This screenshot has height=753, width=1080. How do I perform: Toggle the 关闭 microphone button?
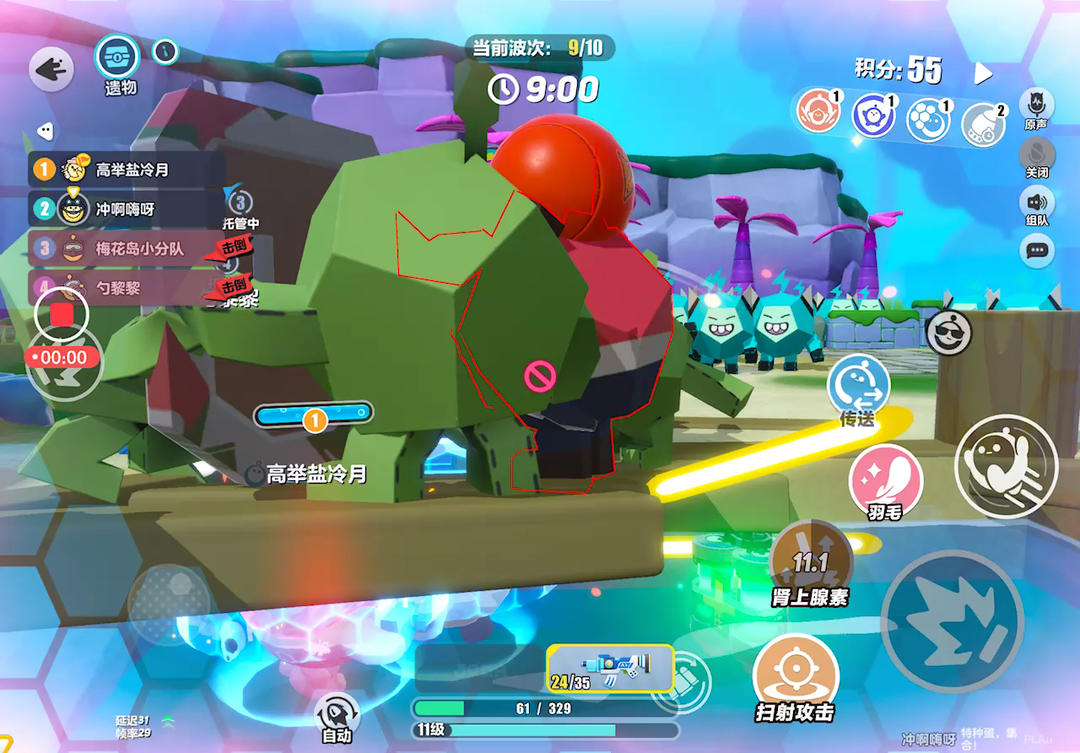pos(1037,154)
